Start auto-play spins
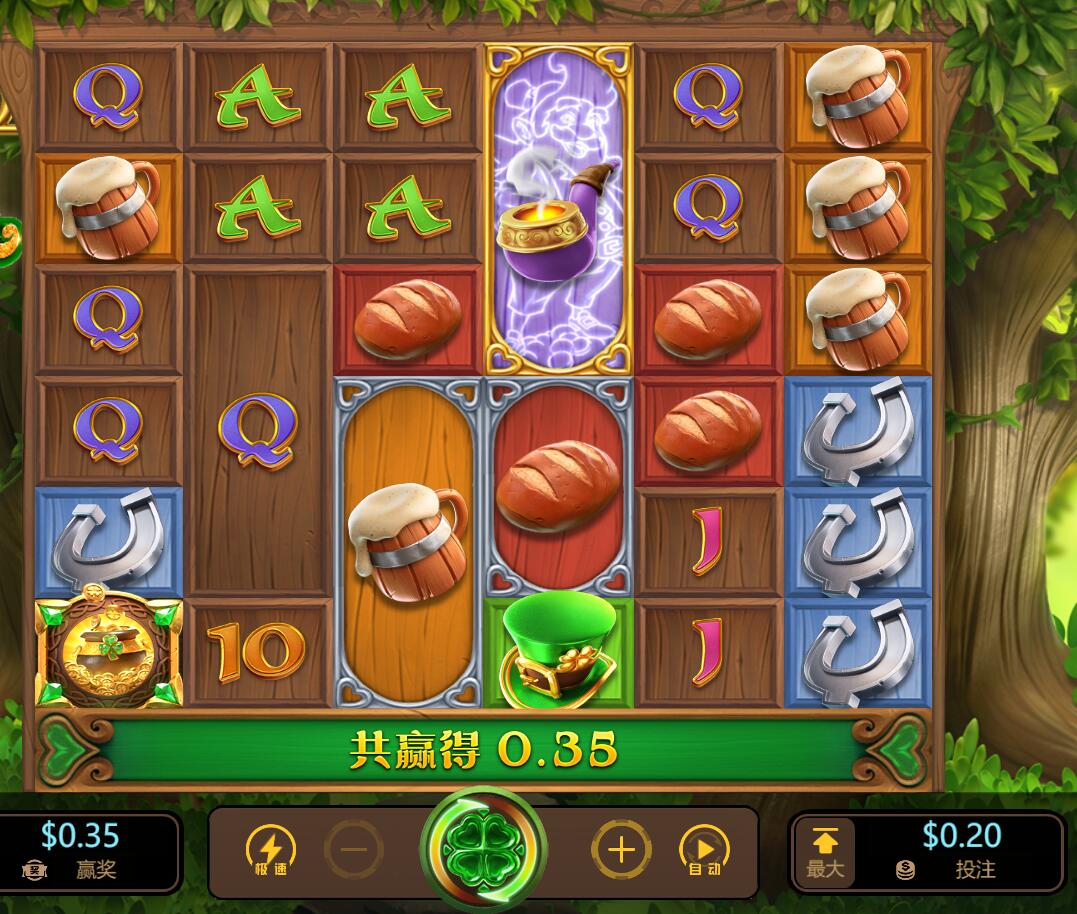The width and height of the screenshot is (1077, 914). click(x=704, y=851)
